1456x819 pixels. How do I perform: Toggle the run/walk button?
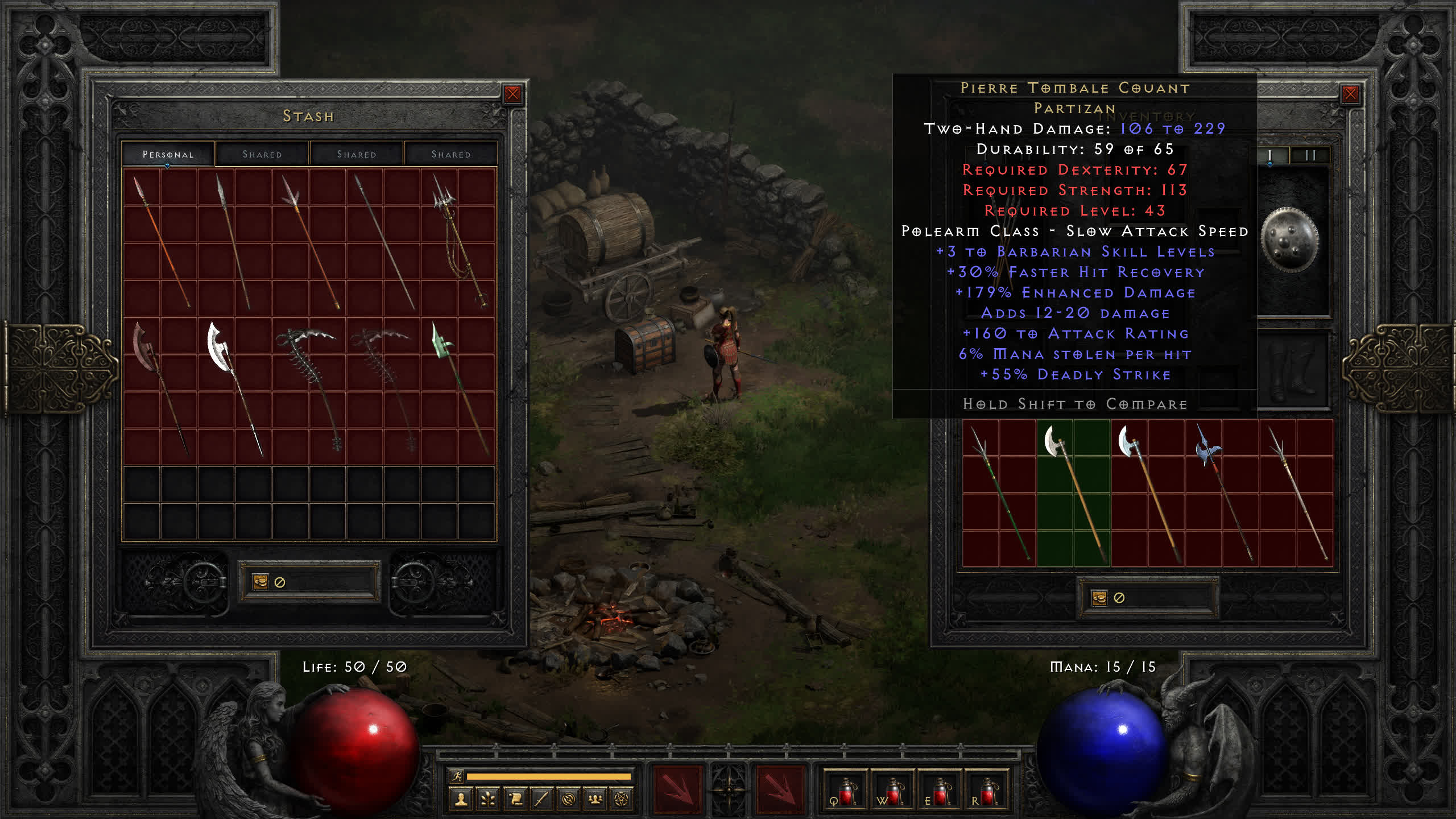pyautogui.click(x=457, y=776)
